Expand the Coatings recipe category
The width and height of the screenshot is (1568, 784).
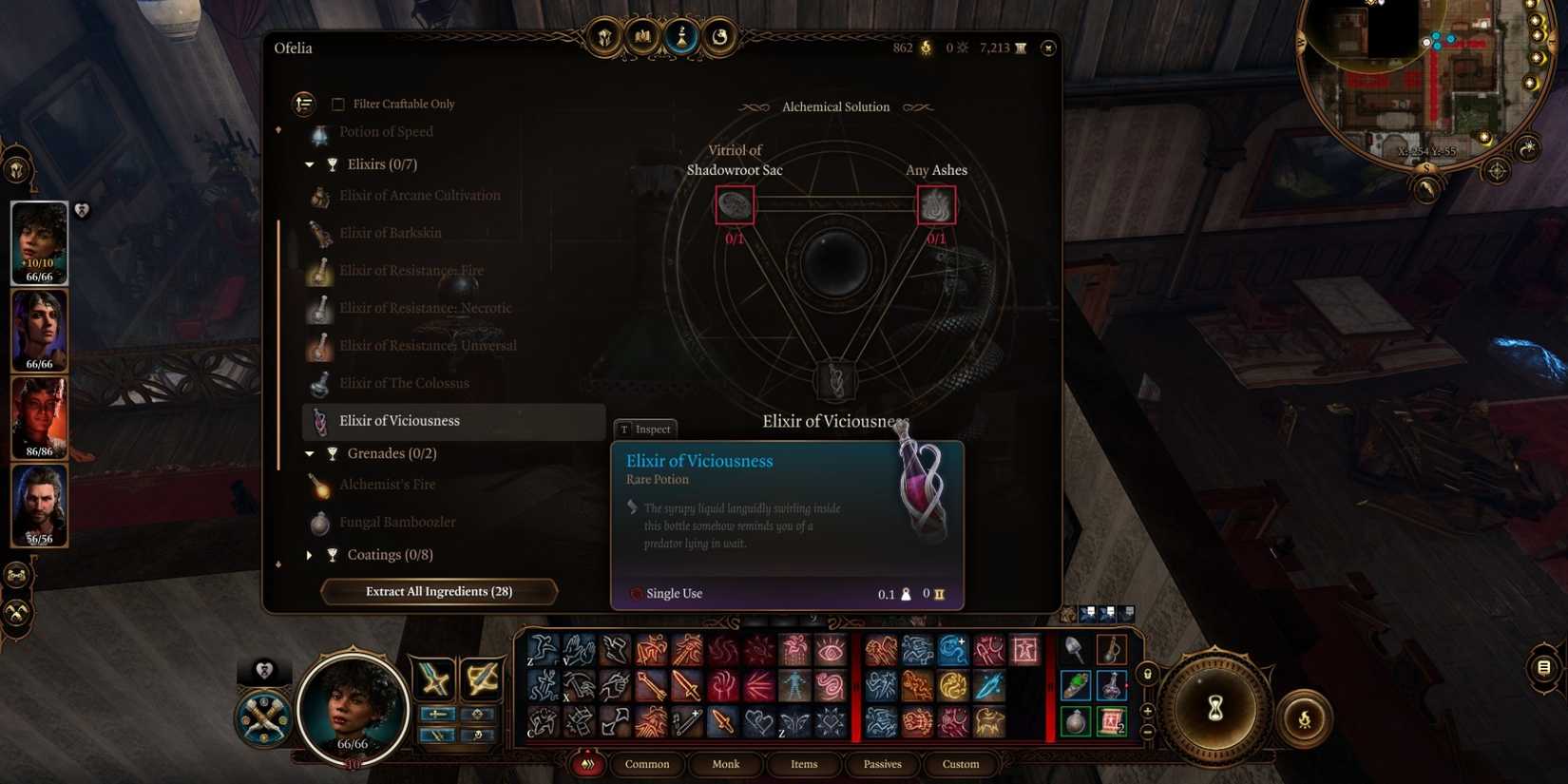click(x=309, y=554)
